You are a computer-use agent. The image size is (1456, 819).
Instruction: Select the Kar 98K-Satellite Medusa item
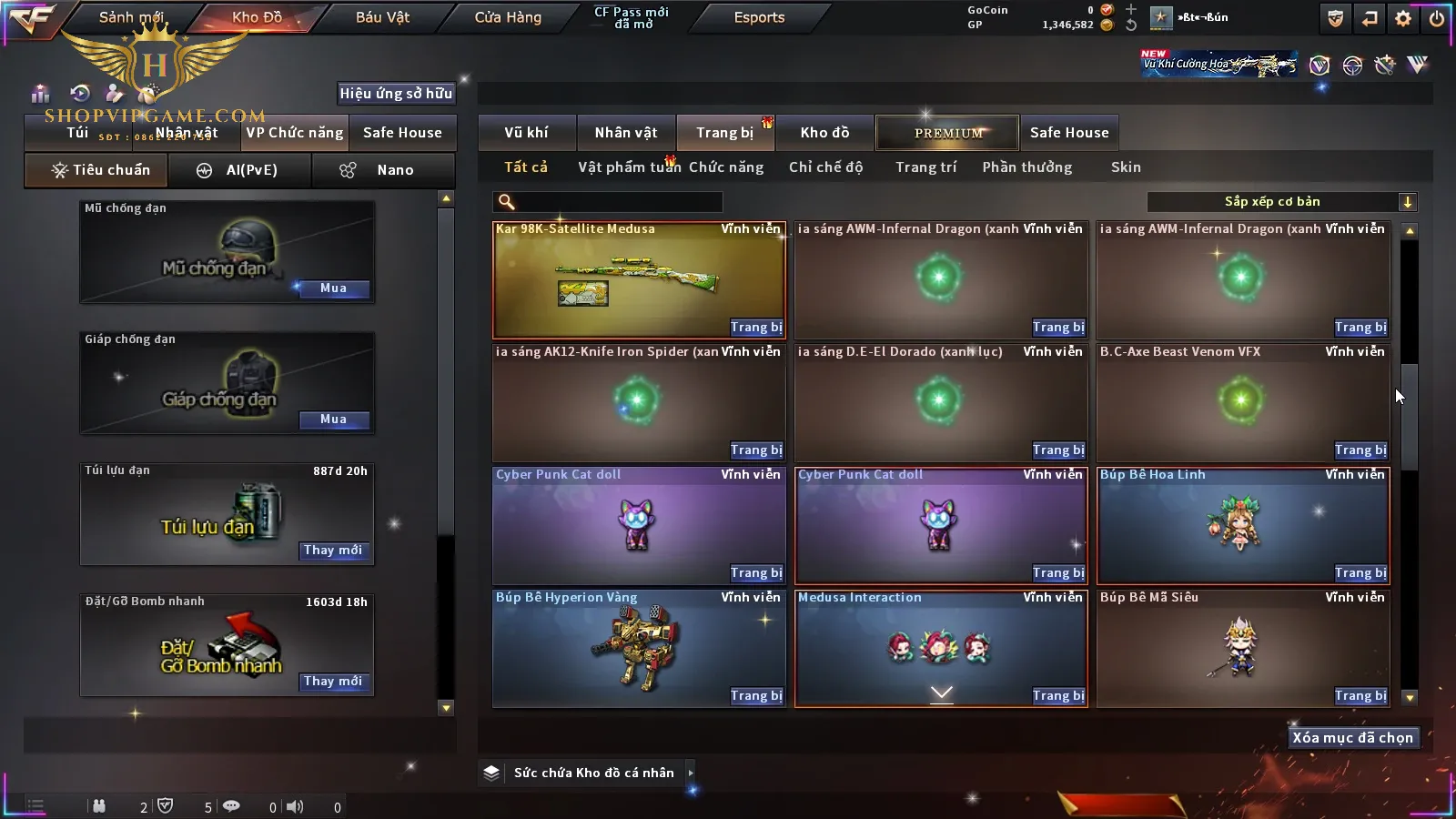[637, 280]
